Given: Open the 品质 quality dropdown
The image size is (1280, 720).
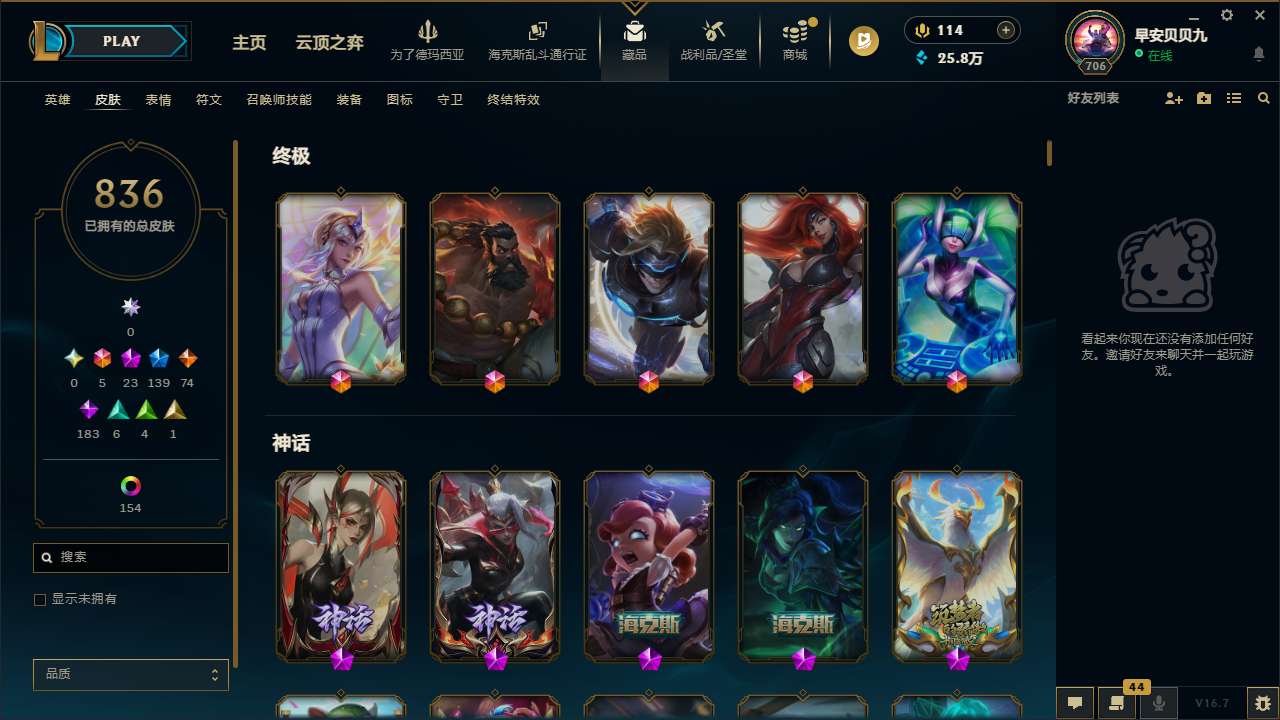Looking at the screenshot, I should pyautogui.click(x=130, y=674).
